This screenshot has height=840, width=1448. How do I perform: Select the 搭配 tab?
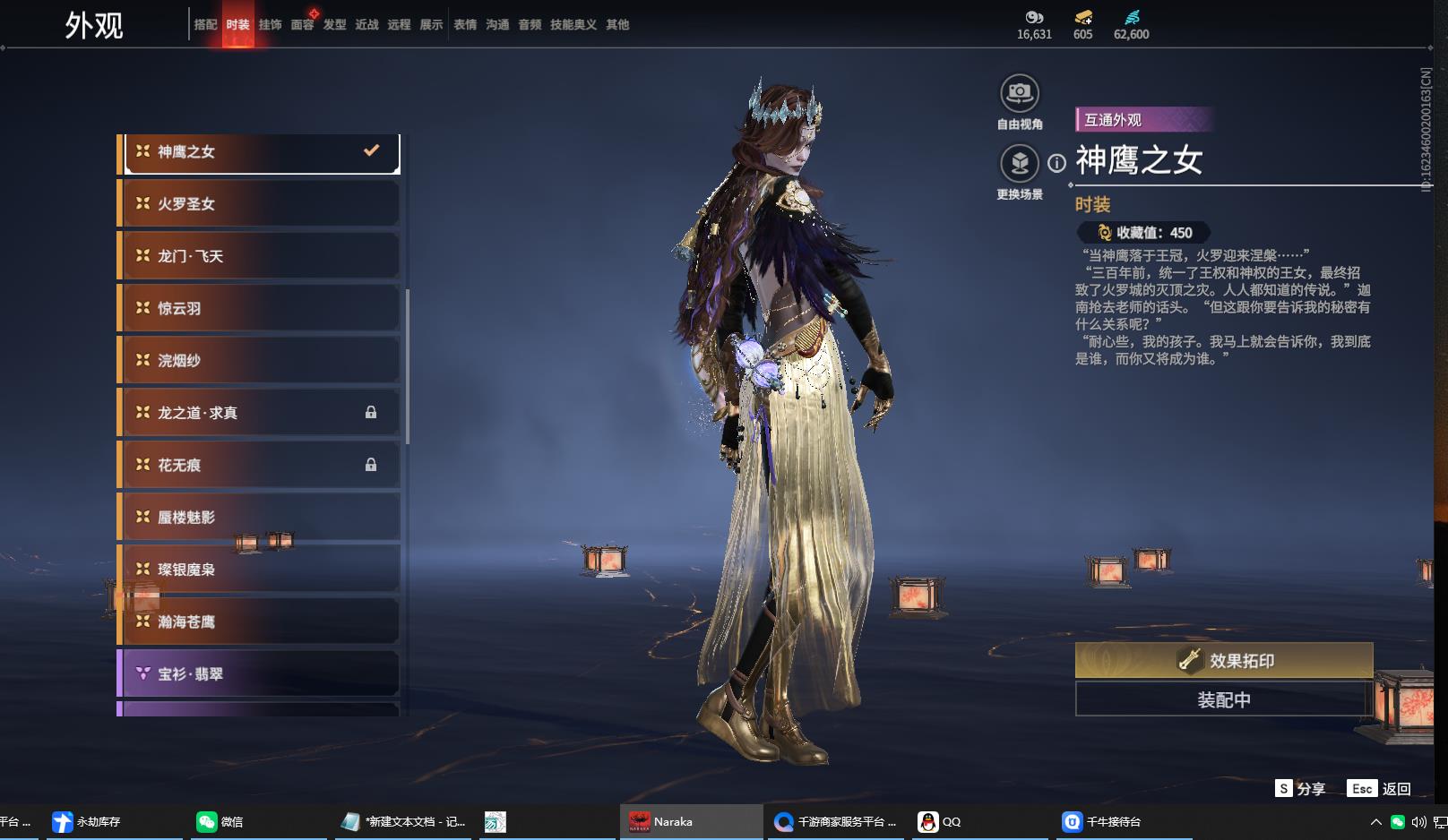[x=205, y=25]
